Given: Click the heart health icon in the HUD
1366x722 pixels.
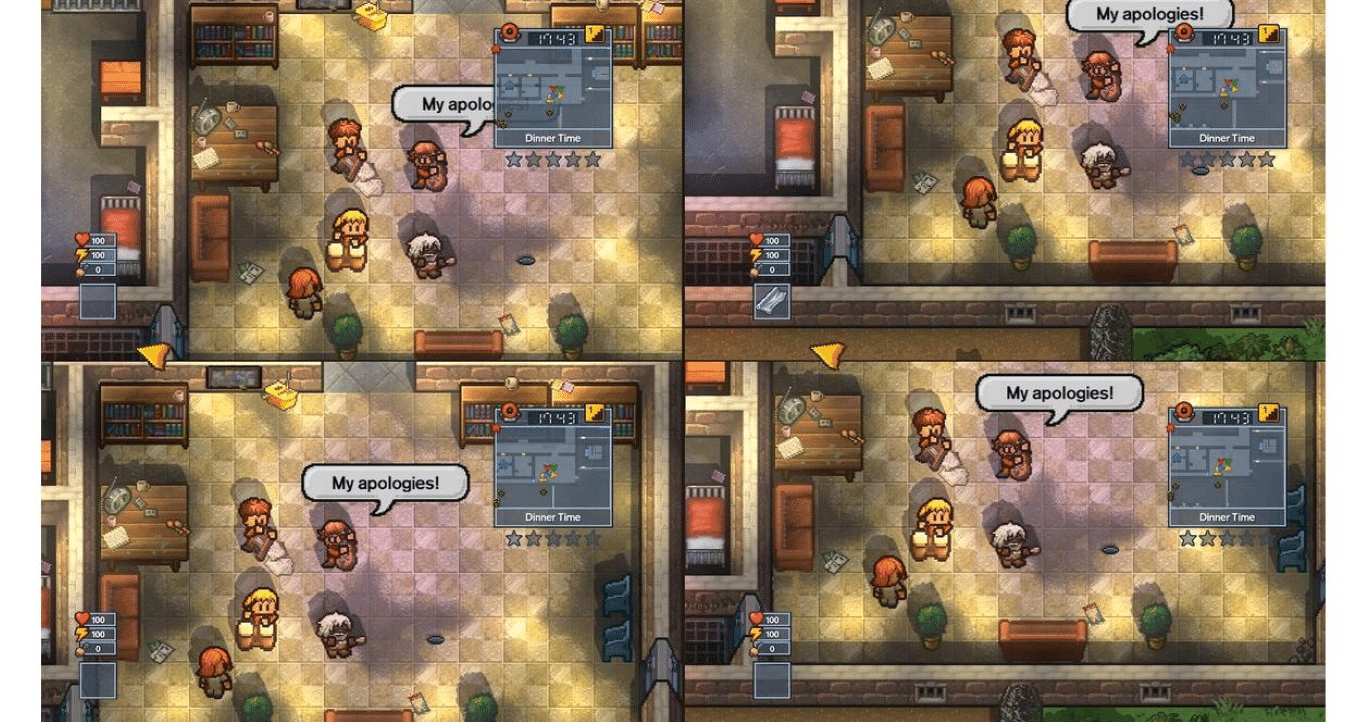Looking at the screenshot, I should [81, 240].
